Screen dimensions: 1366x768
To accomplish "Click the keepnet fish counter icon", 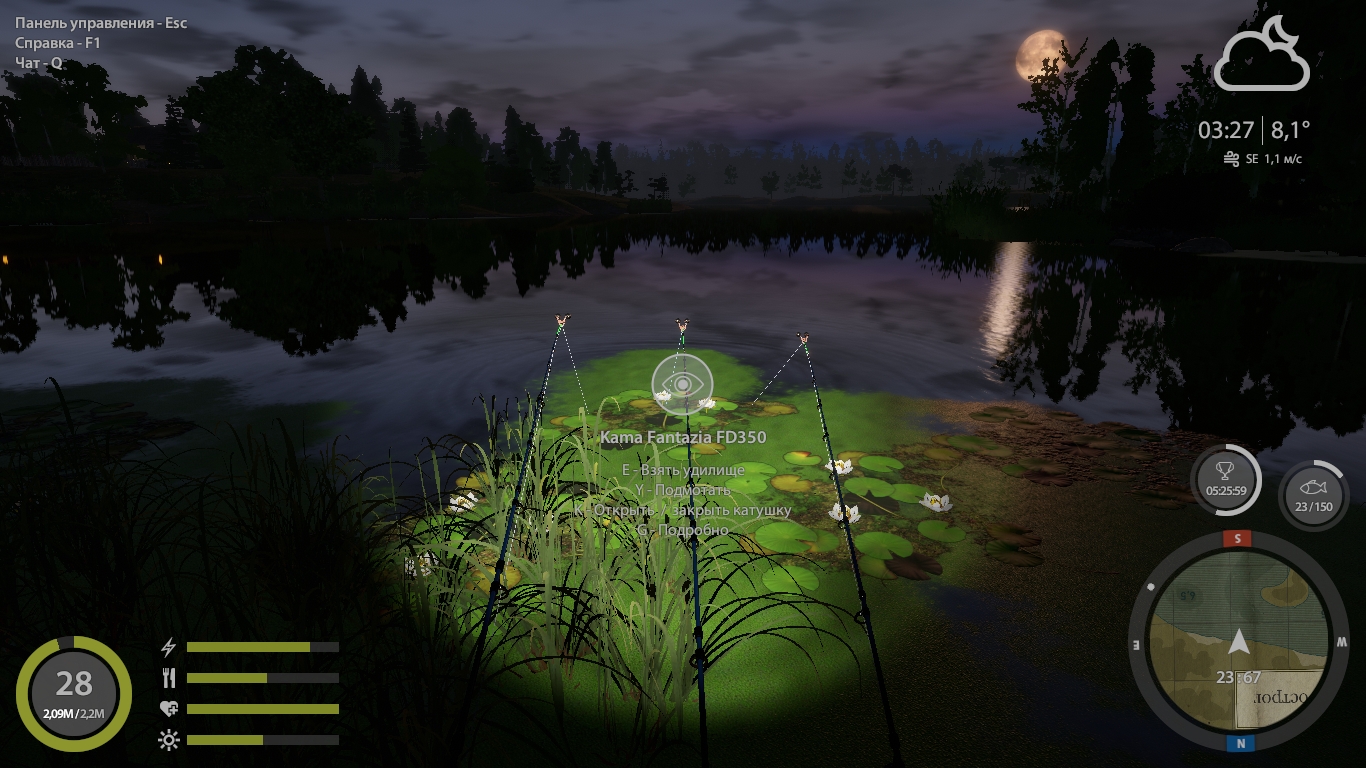I will pyautogui.click(x=1313, y=494).
